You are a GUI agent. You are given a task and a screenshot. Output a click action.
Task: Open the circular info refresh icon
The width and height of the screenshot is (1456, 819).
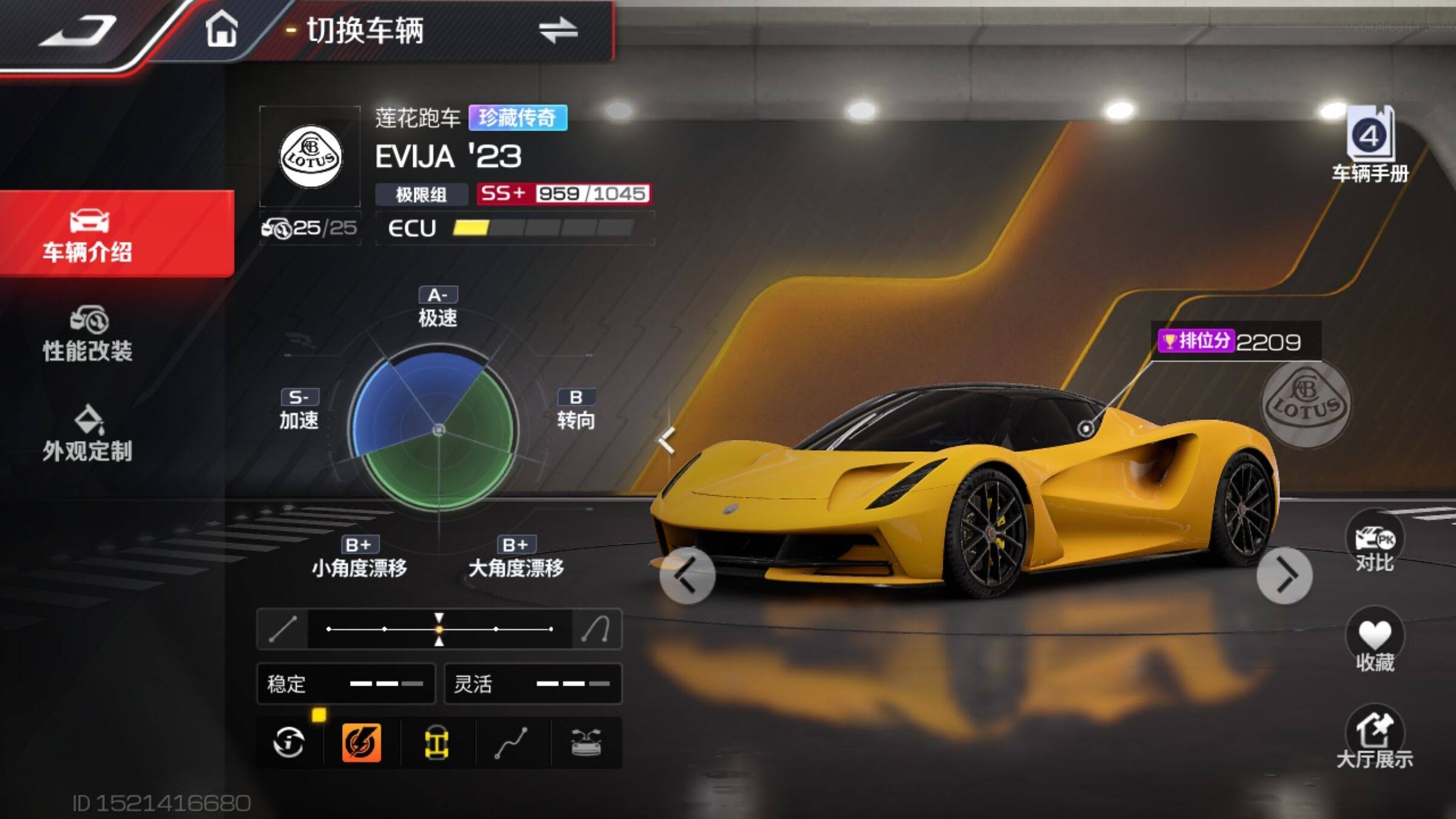289,743
